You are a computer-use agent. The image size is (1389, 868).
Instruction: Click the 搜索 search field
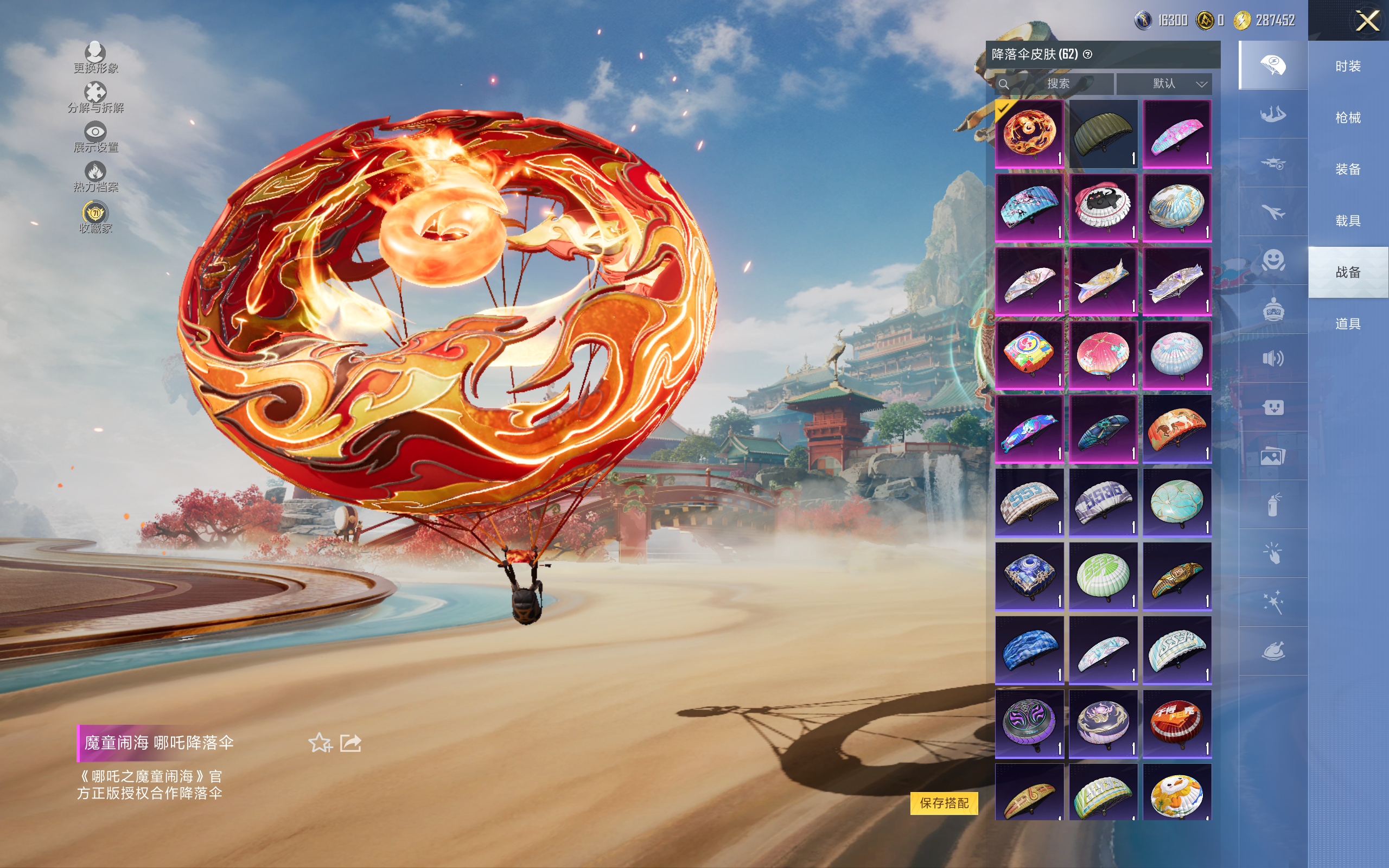tap(1057, 84)
